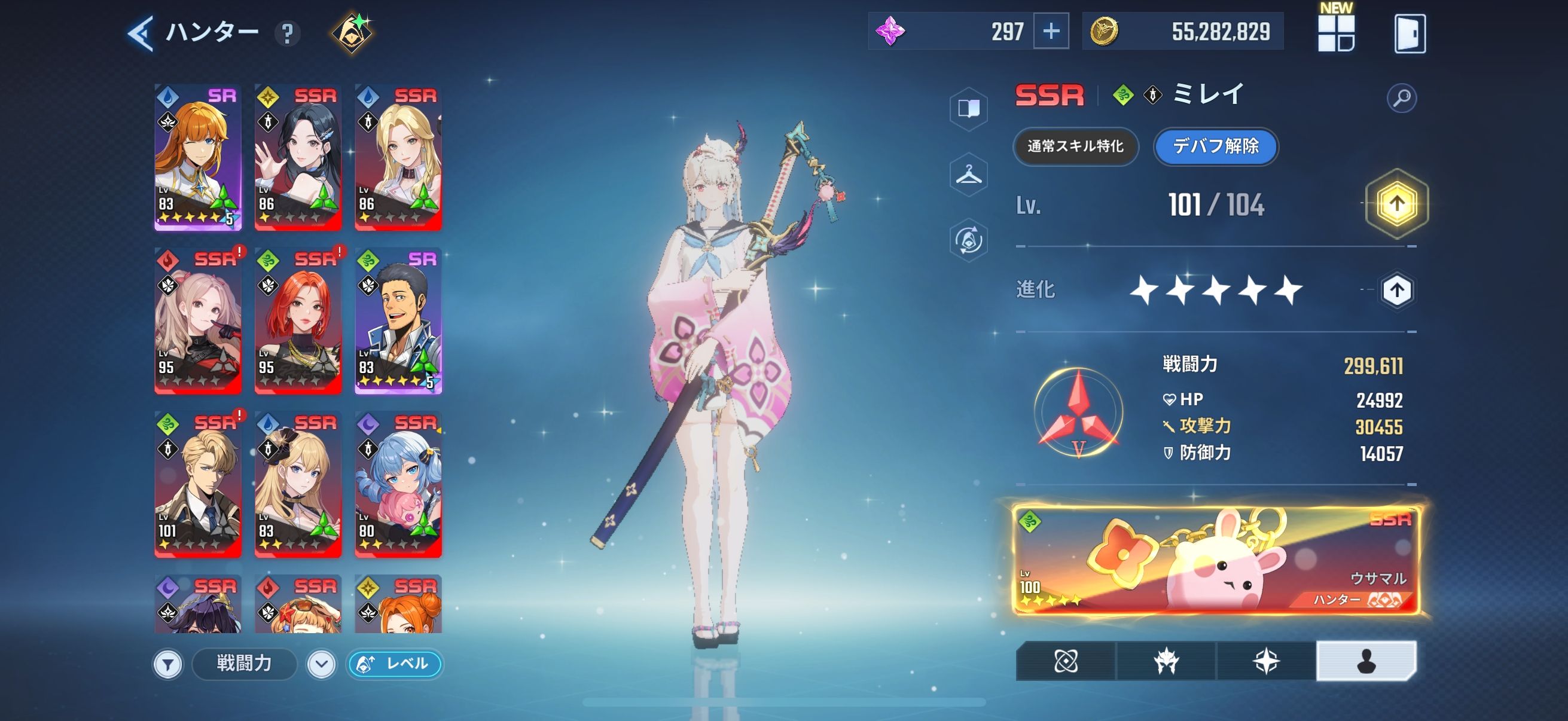The width and height of the screenshot is (1568, 721).
Task: Pick the level 80 blue-haired hunter card
Action: pos(398,484)
